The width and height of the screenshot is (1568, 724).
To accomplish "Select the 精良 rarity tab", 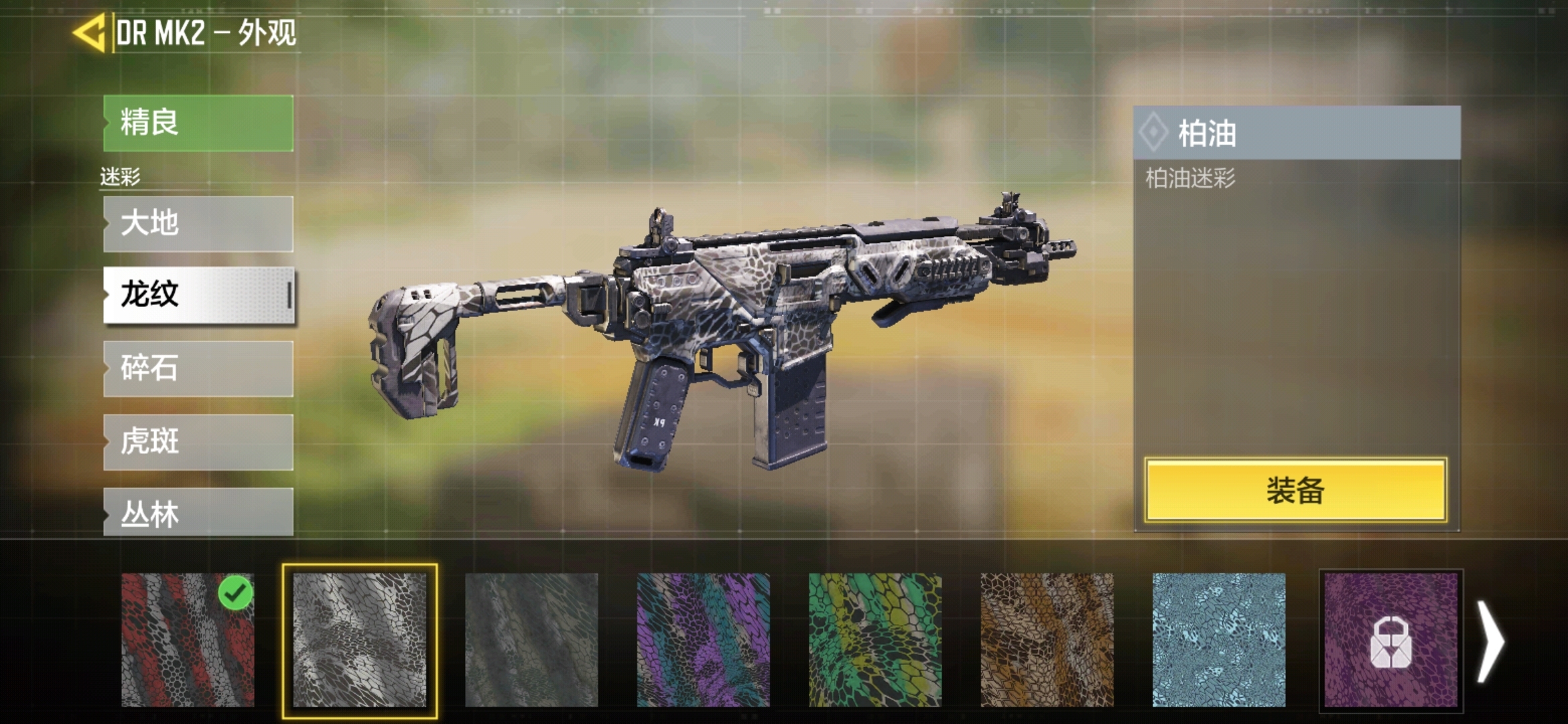I will [198, 123].
